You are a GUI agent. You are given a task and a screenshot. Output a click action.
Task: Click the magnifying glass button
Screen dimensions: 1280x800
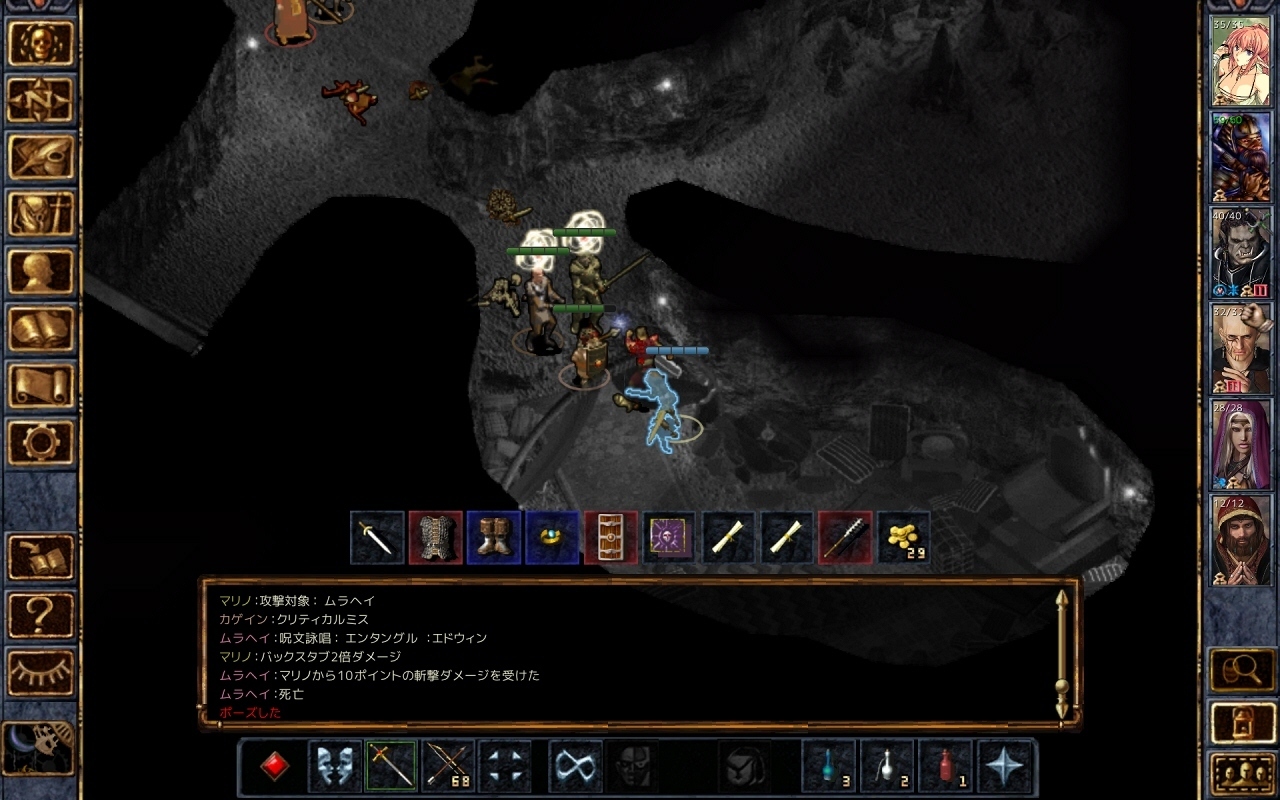(1242, 669)
